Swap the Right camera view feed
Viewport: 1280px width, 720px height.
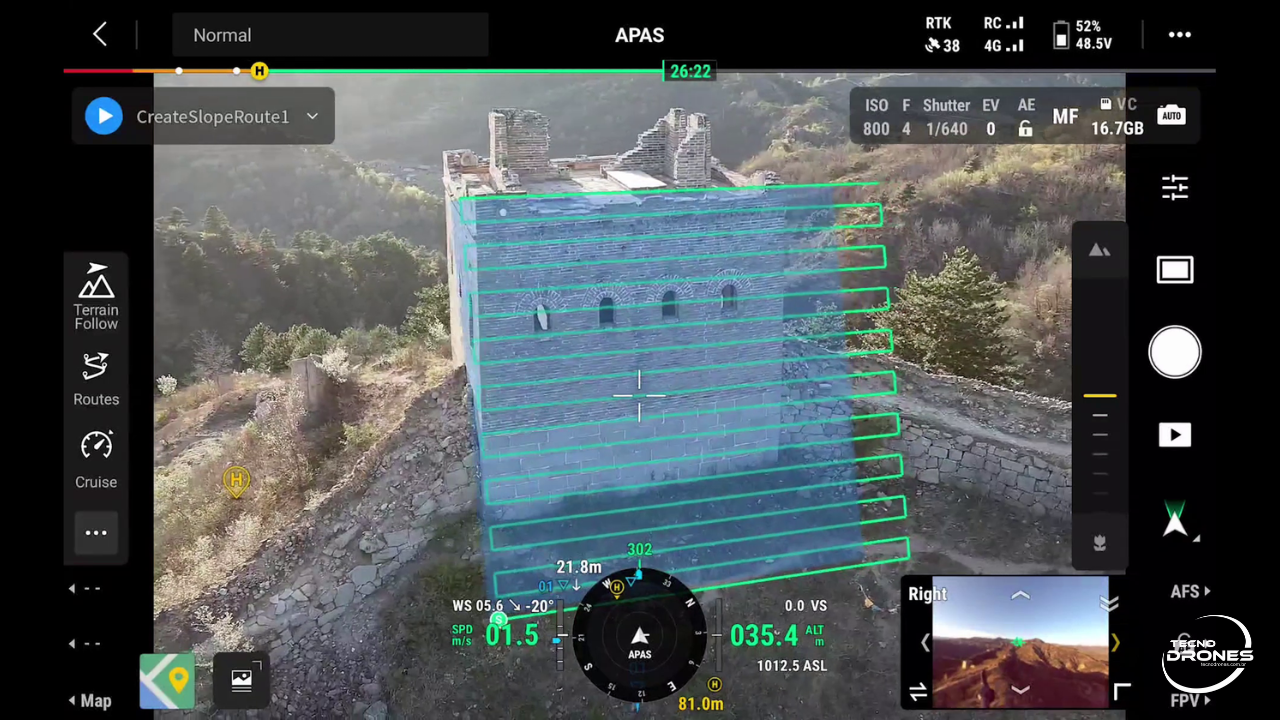click(x=918, y=691)
